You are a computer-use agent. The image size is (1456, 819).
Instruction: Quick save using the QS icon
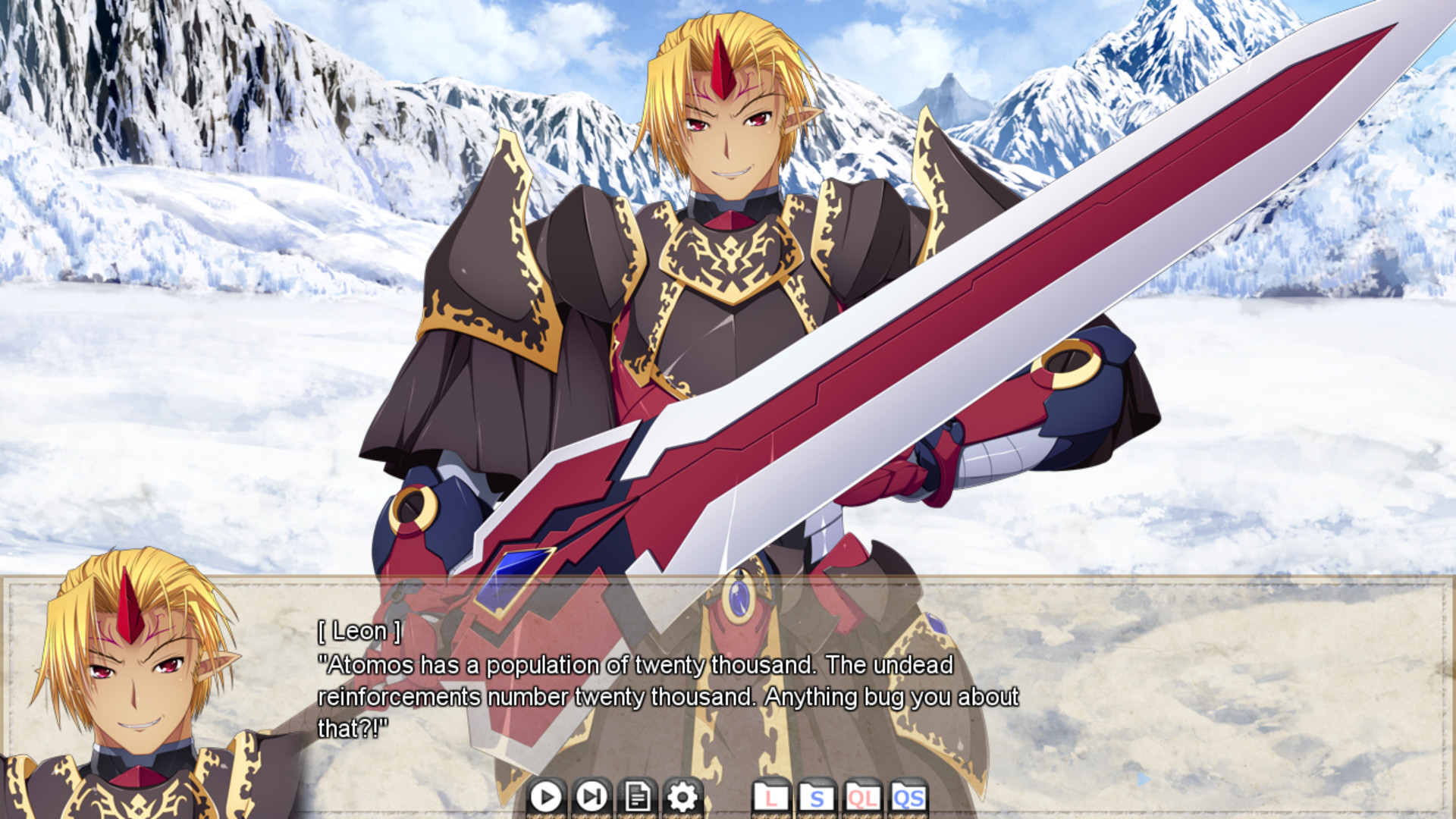[910, 798]
